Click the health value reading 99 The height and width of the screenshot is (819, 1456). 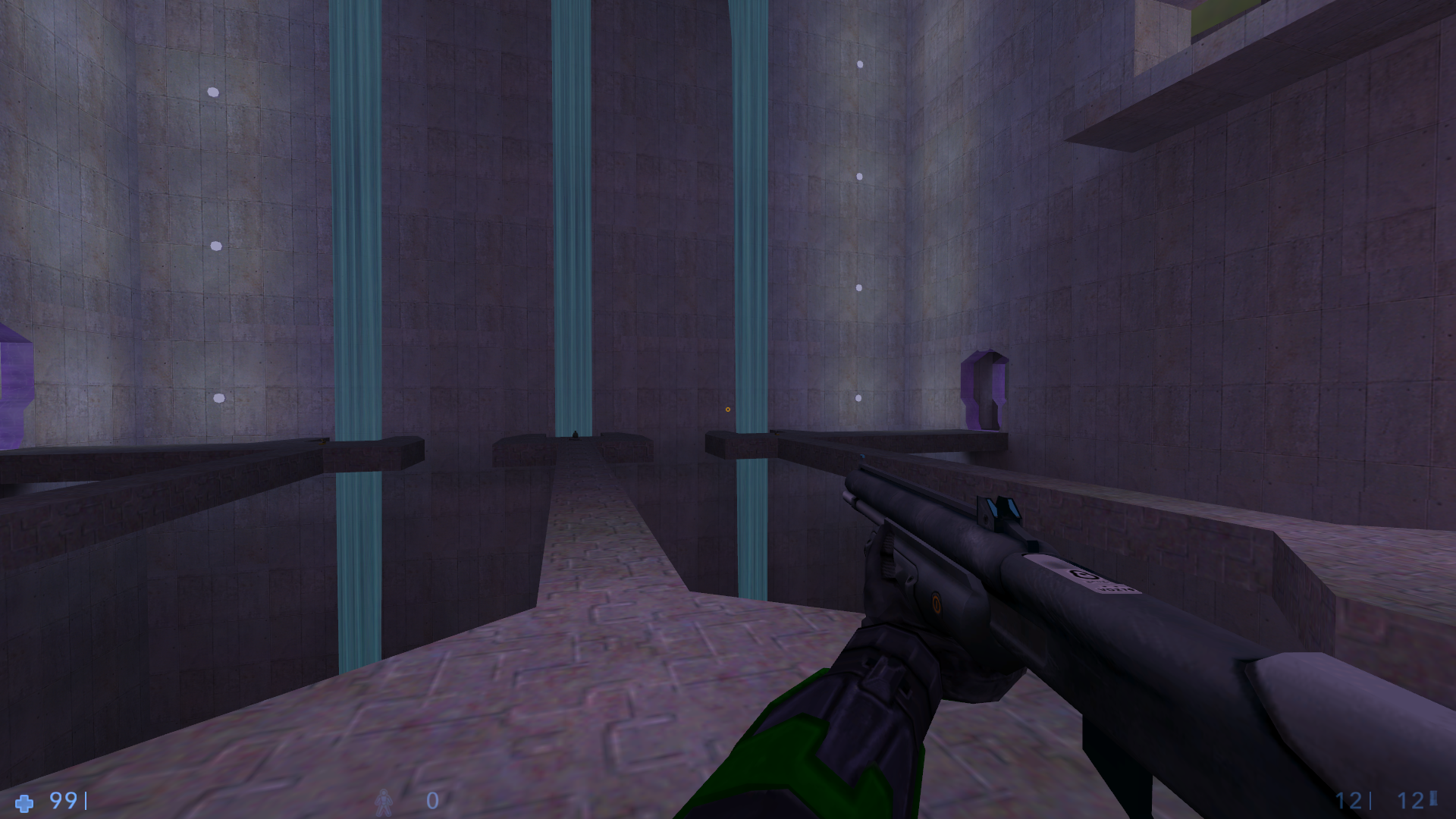[x=63, y=800]
